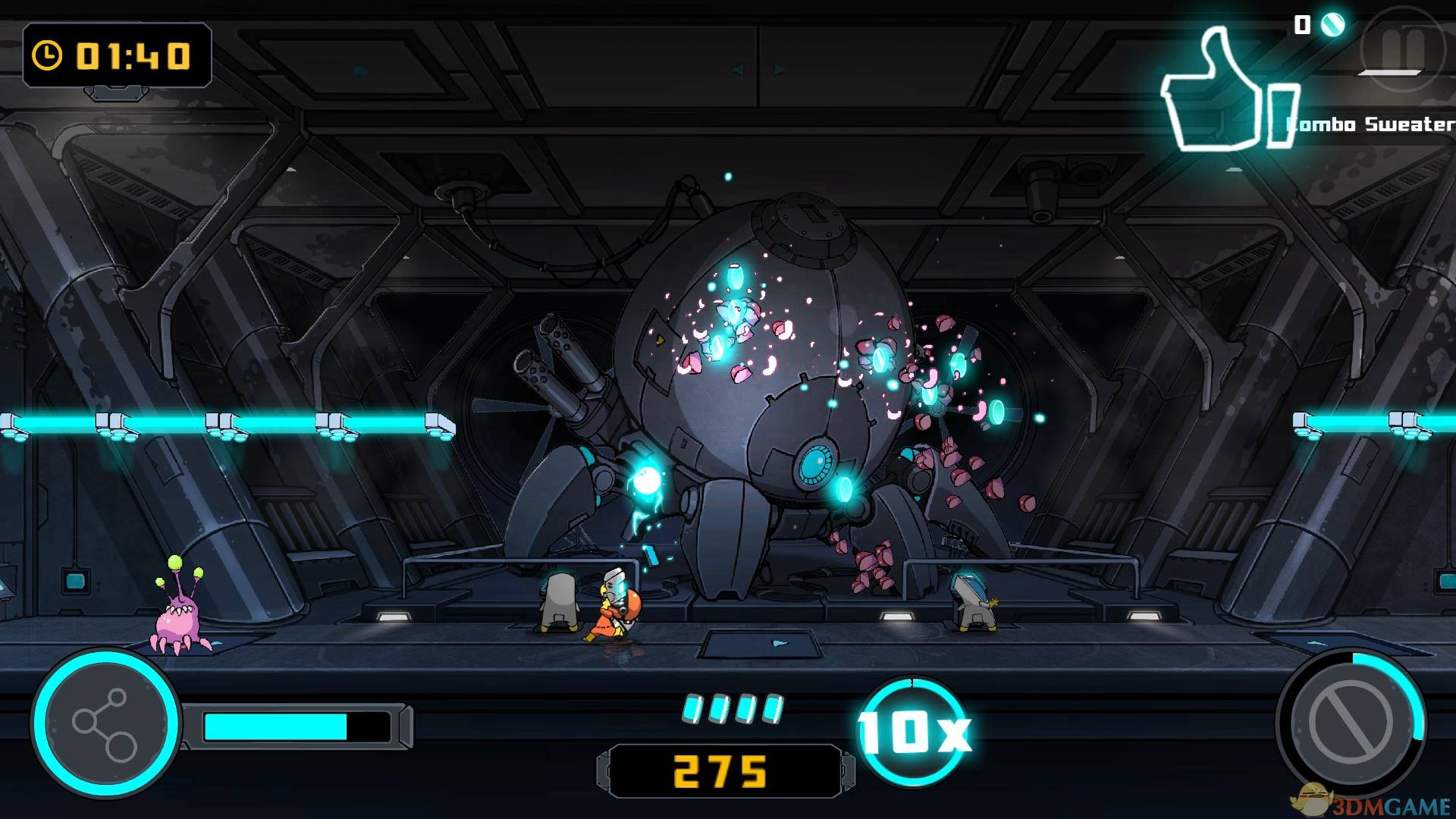The image size is (1456, 819).
Task: Activate the crossed-circle special ability button
Action: coord(1351,722)
